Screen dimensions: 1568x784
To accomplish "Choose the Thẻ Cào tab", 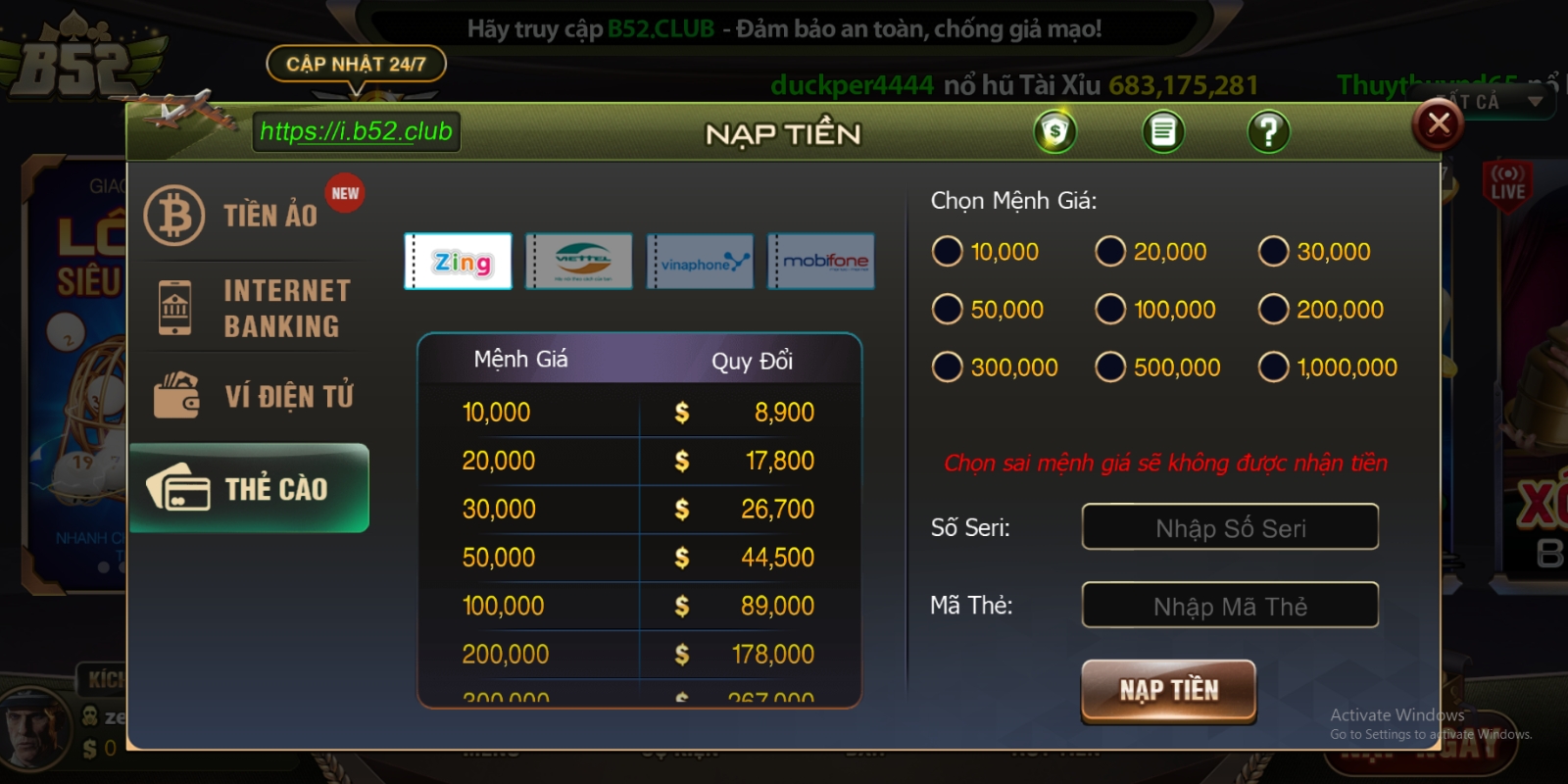I will coord(250,488).
